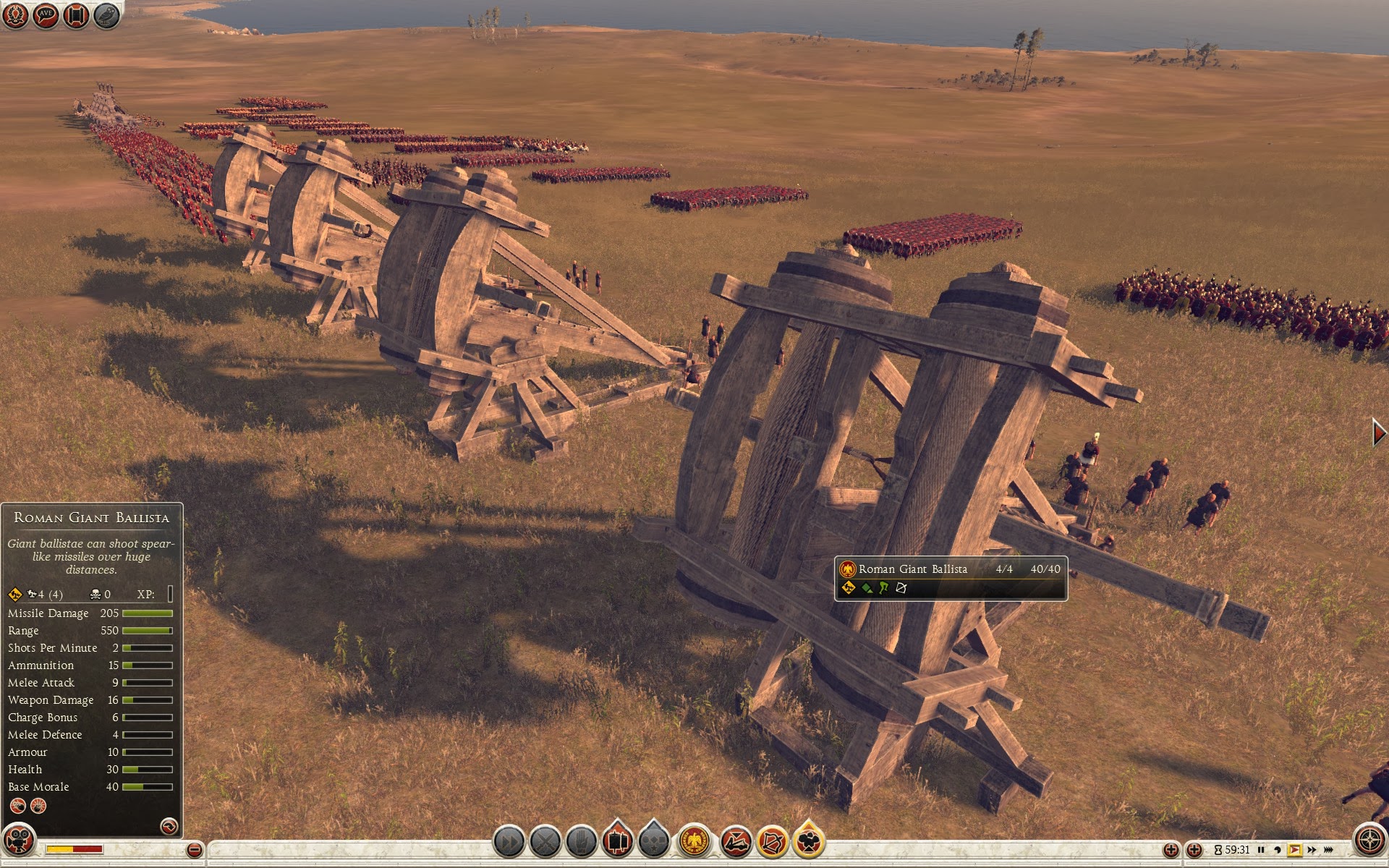Select the red catapult siege button
Image resolution: width=1389 pixels, height=868 pixels.
pyautogui.click(x=736, y=842)
